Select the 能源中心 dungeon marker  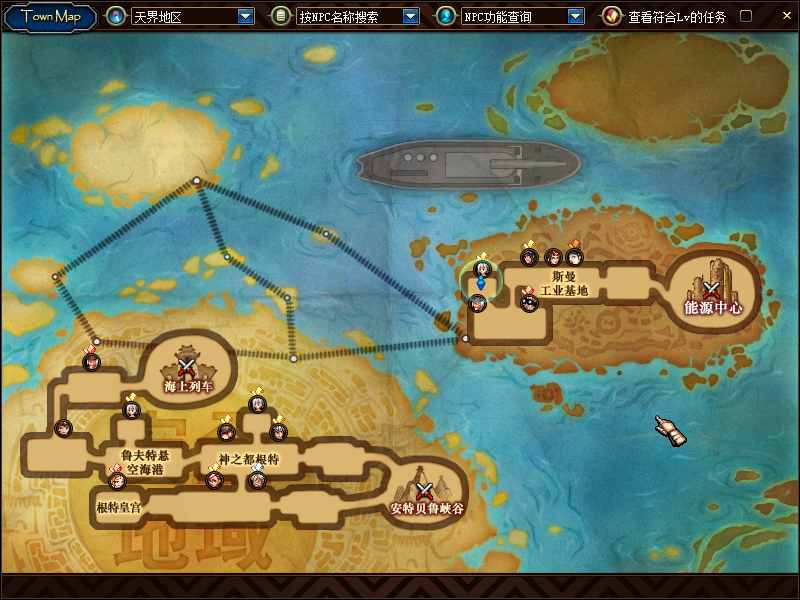tap(712, 290)
